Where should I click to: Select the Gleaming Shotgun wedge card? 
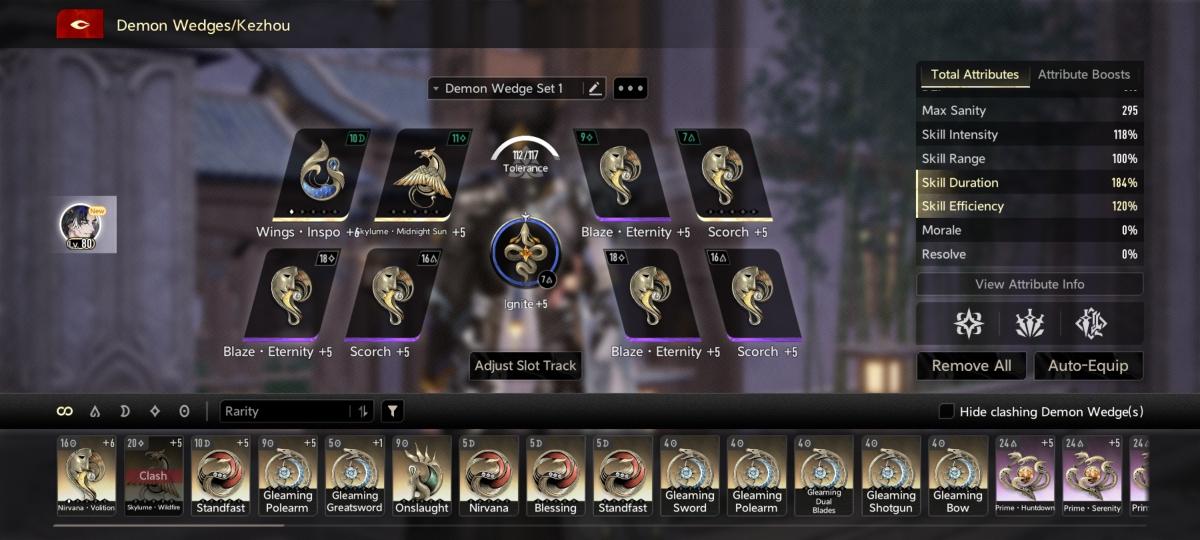[x=891, y=475]
